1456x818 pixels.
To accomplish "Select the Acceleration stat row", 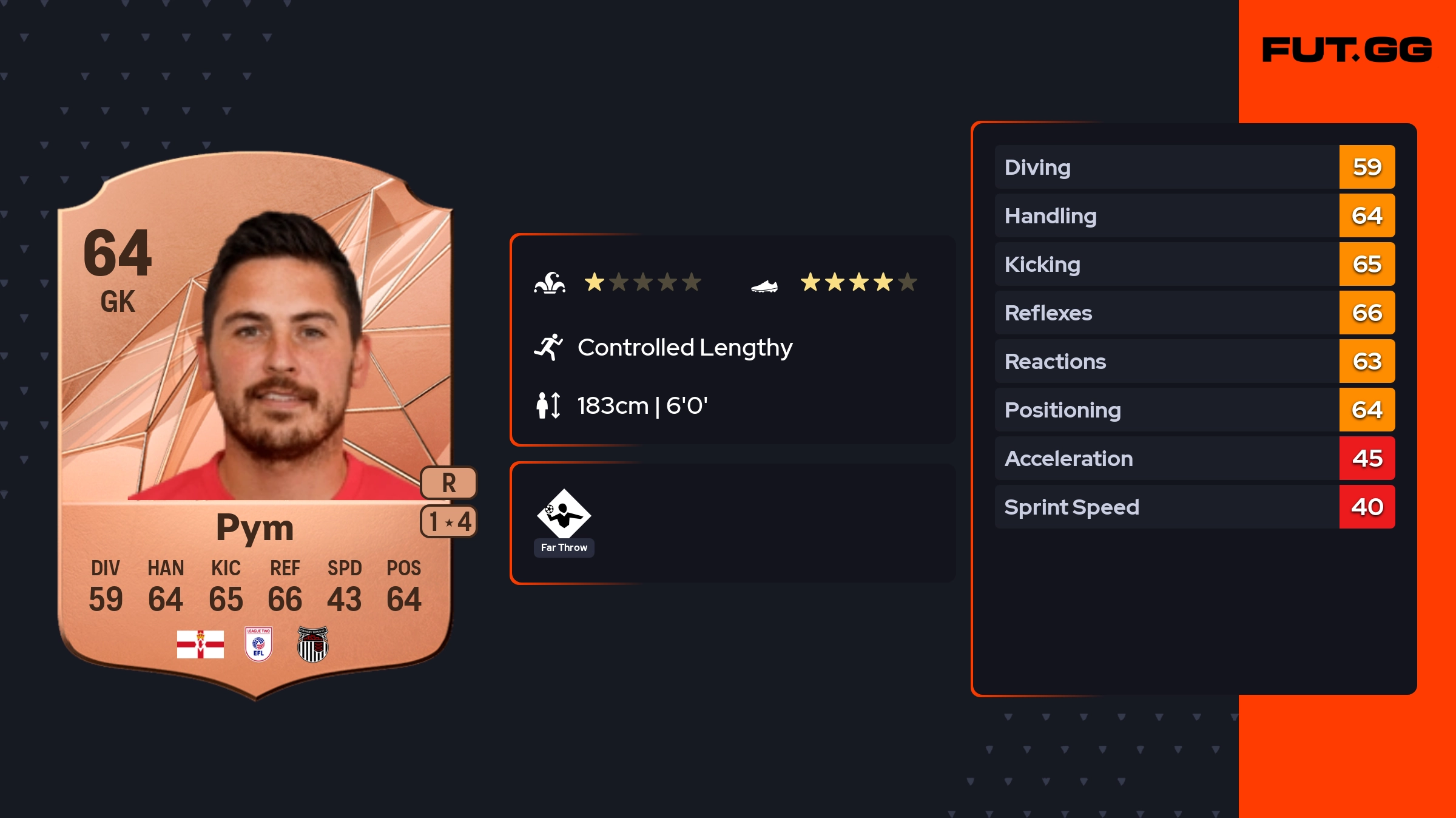I will 1194,458.
